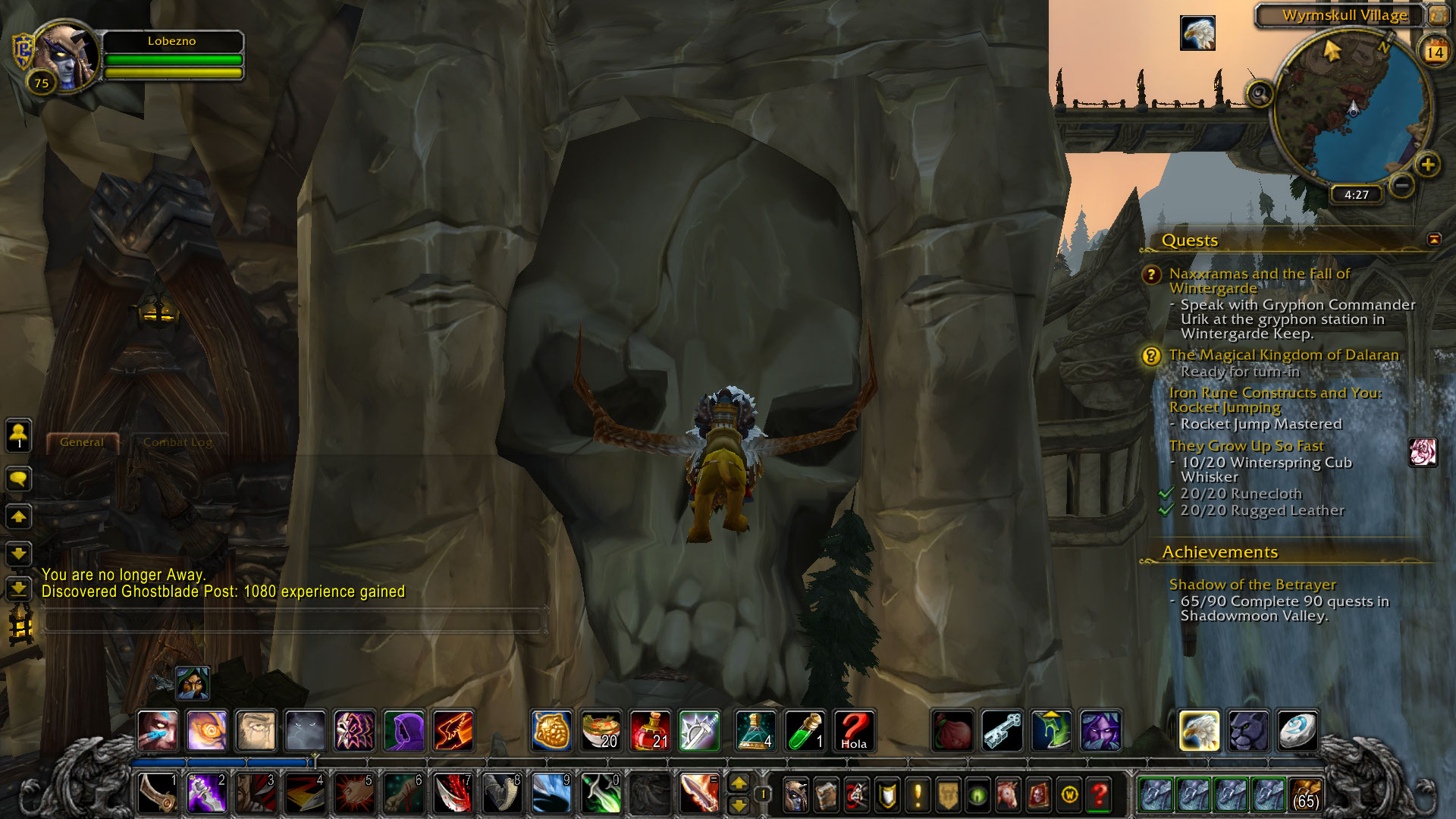Image resolution: width=1456 pixels, height=819 pixels.
Task: Open the character info micro button
Action: point(795,795)
